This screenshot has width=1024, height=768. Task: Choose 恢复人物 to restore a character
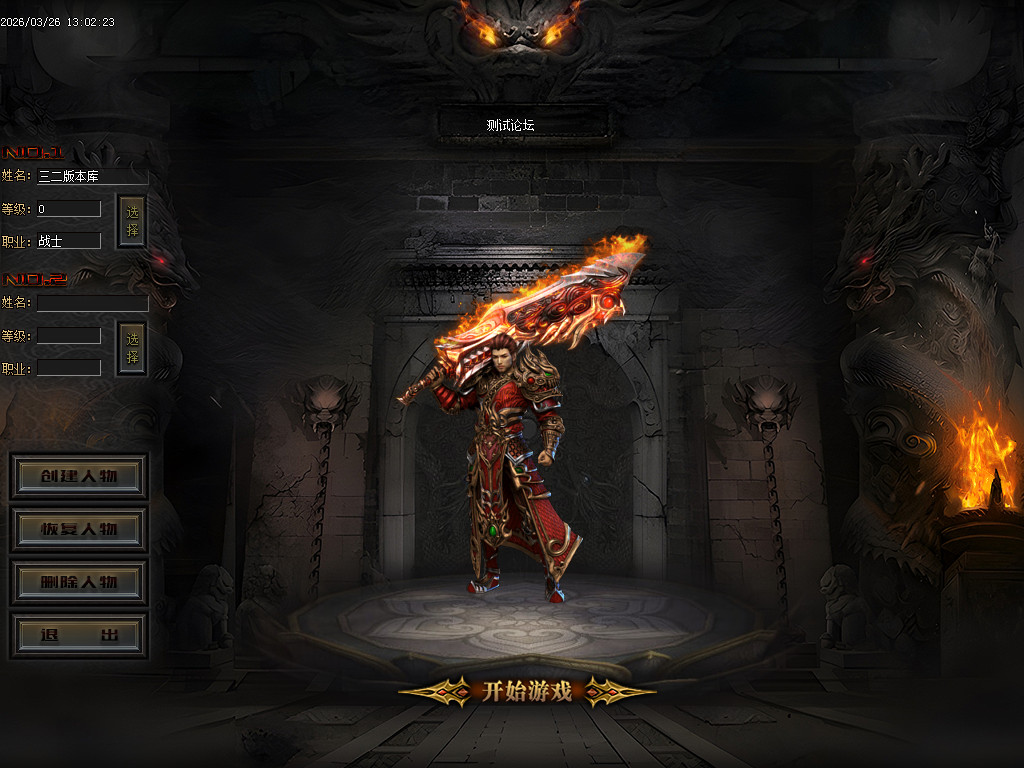pos(79,529)
